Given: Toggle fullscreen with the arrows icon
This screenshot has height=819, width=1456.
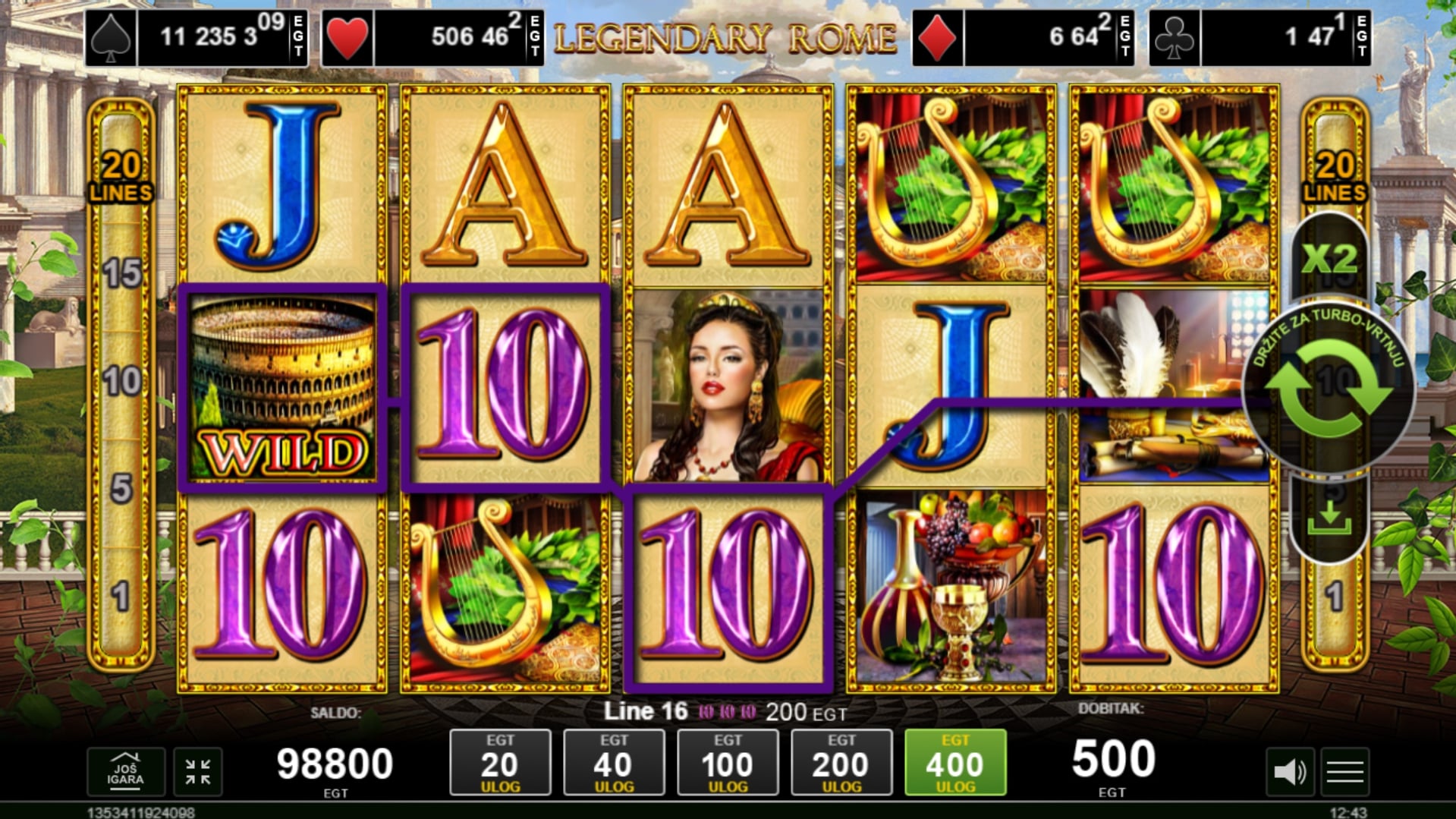Looking at the screenshot, I should 198,771.
